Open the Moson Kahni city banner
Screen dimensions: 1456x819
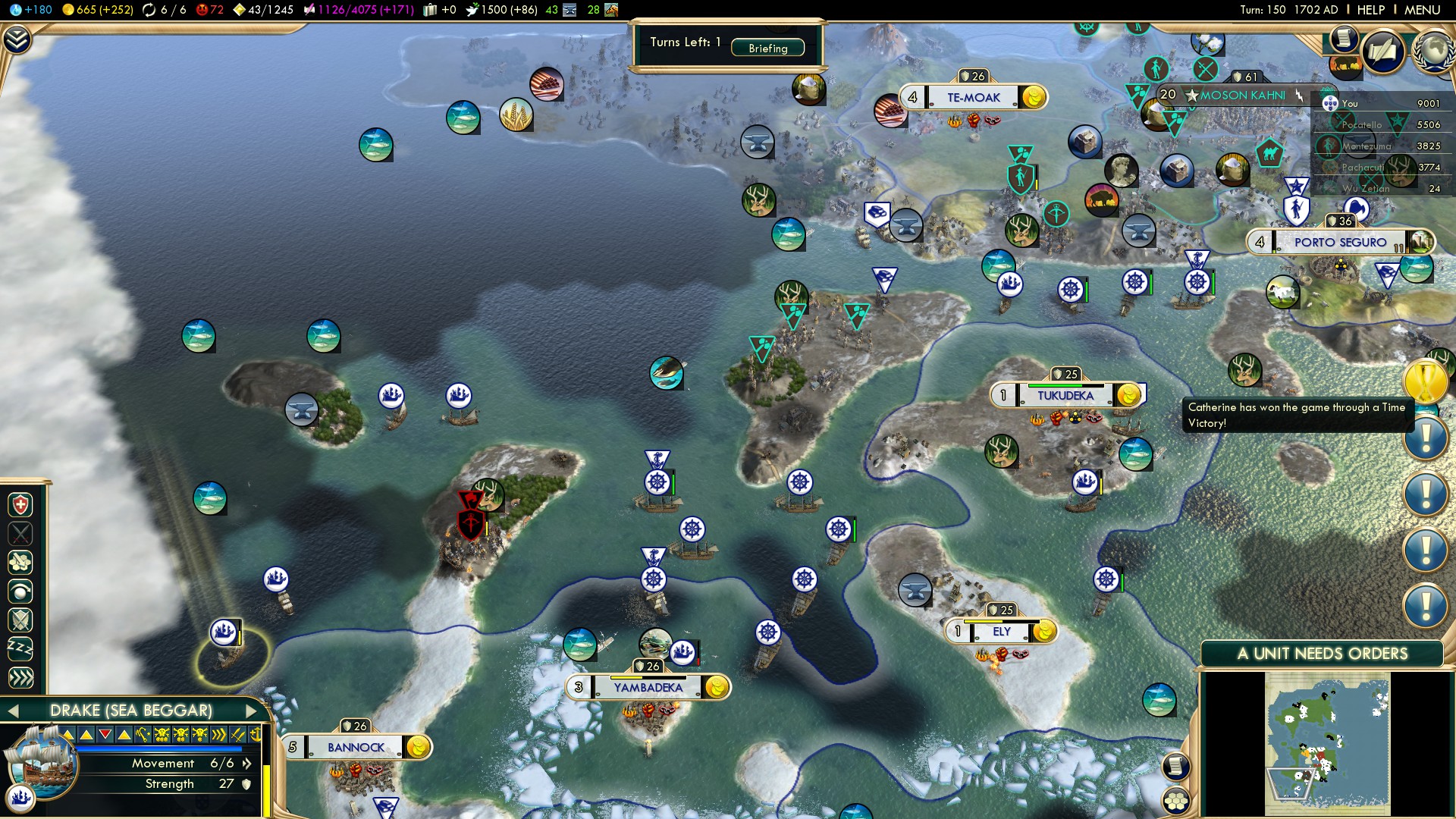click(x=1241, y=96)
